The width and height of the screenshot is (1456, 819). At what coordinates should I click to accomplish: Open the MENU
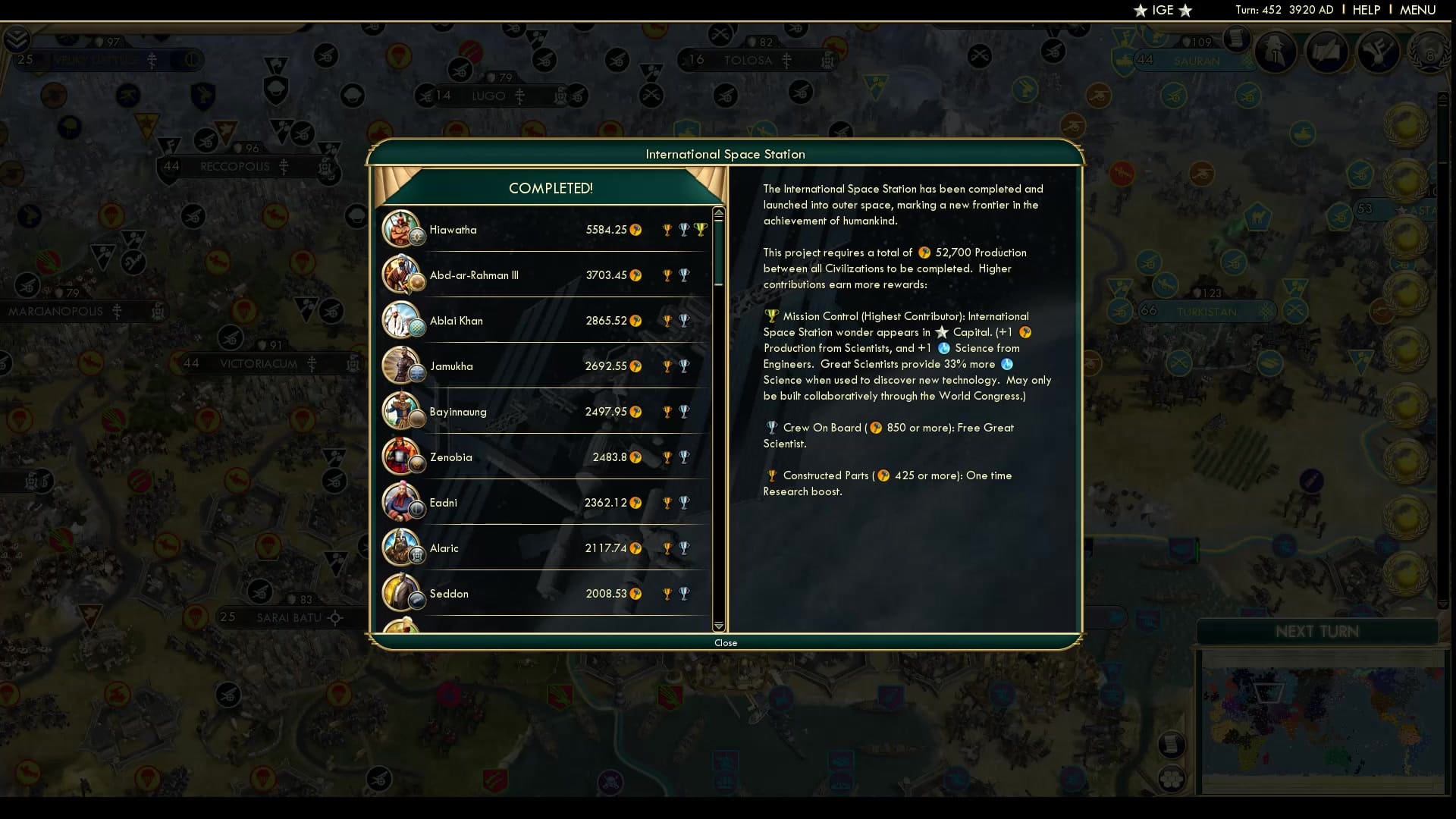[1417, 10]
